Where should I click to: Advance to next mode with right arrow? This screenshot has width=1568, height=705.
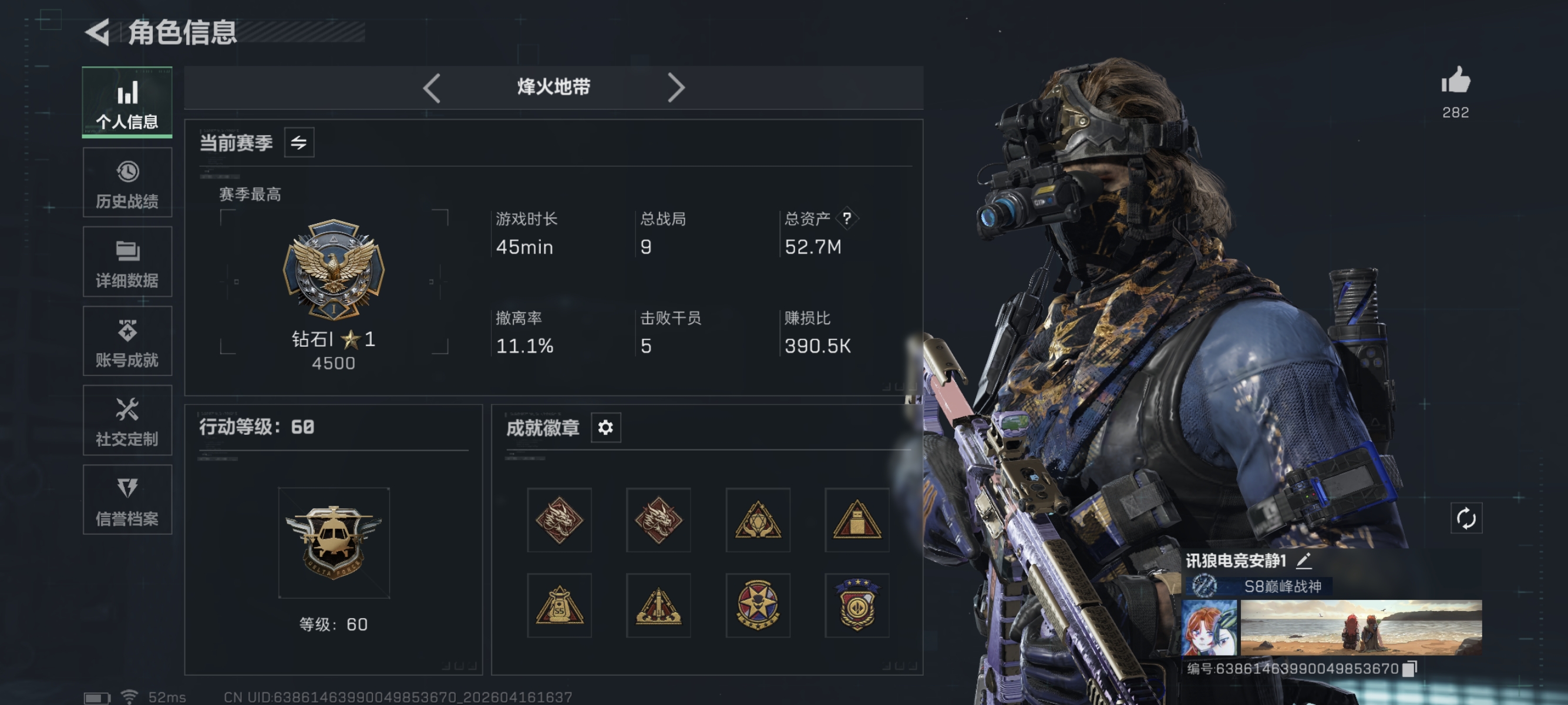coord(676,87)
